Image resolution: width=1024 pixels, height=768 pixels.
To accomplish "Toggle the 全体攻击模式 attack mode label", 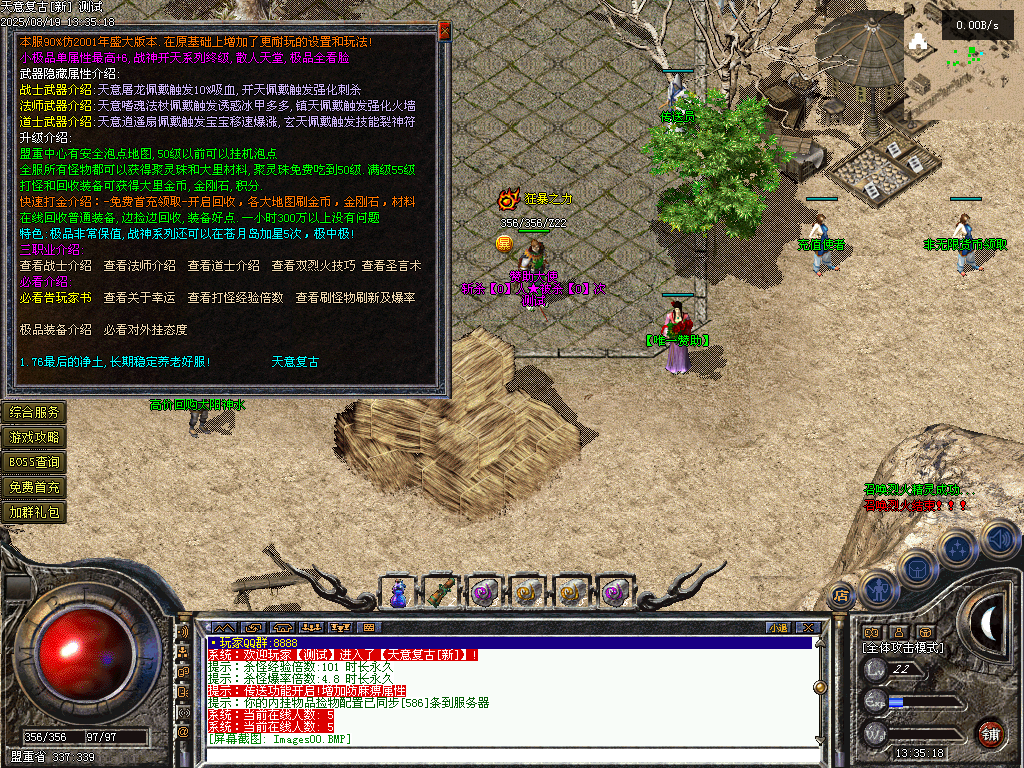I will coord(902,647).
